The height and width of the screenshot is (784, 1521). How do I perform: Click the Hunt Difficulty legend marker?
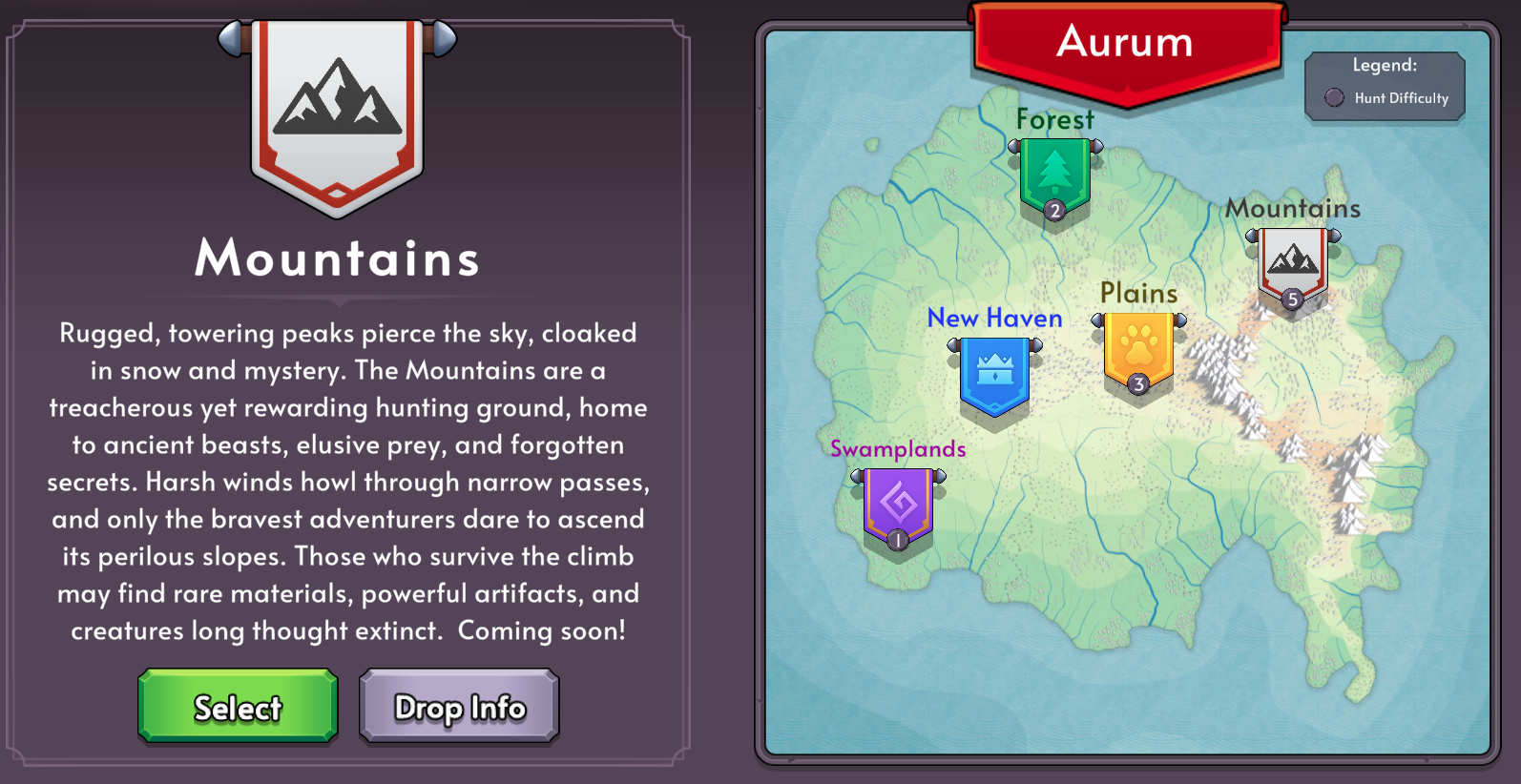[1333, 98]
